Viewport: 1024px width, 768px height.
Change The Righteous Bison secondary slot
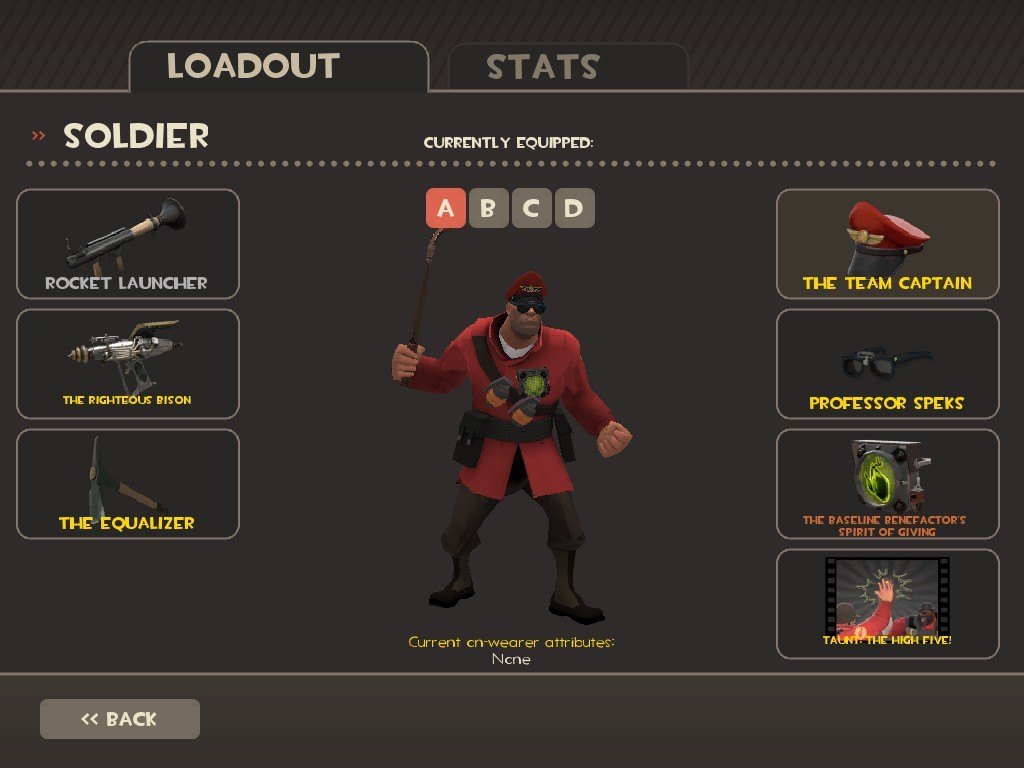[x=128, y=364]
